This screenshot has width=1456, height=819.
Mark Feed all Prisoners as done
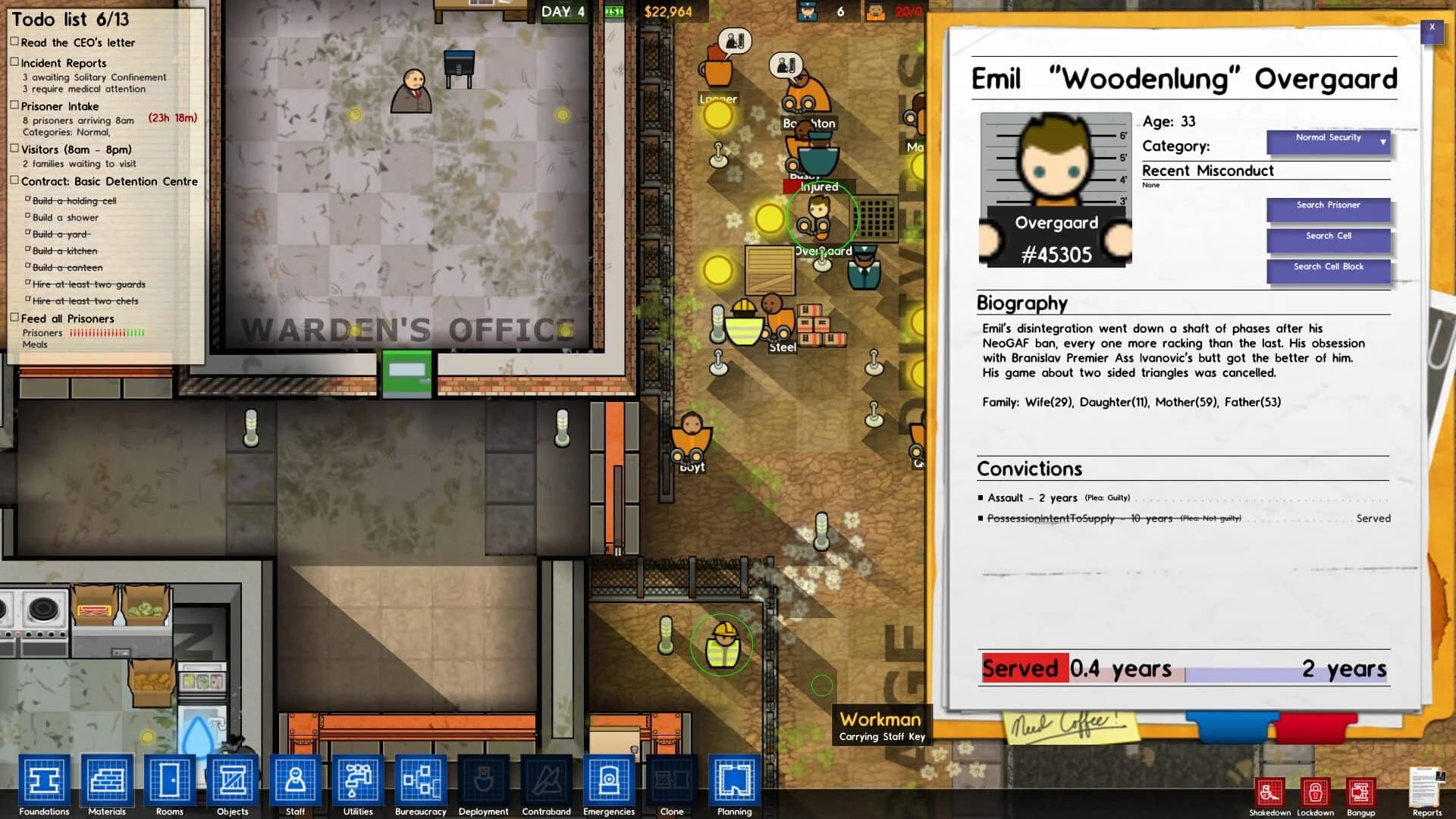coord(14,316)
